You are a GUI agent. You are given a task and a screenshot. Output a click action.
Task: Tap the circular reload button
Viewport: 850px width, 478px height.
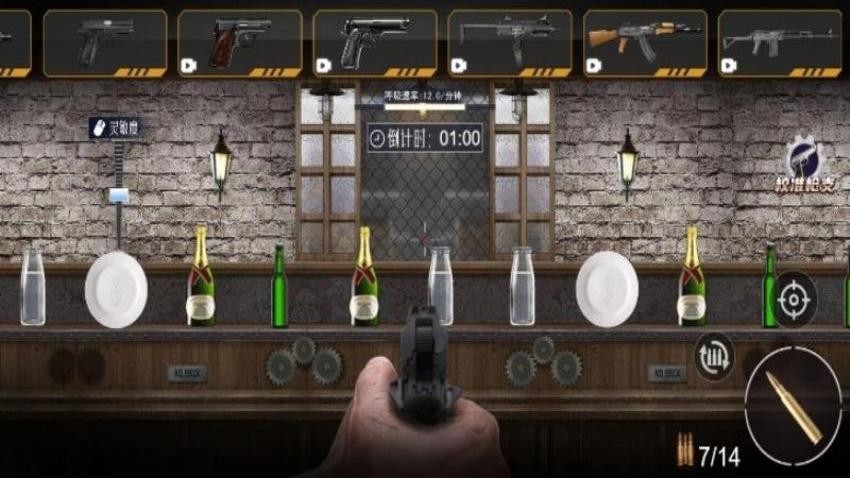pos(714,357)
